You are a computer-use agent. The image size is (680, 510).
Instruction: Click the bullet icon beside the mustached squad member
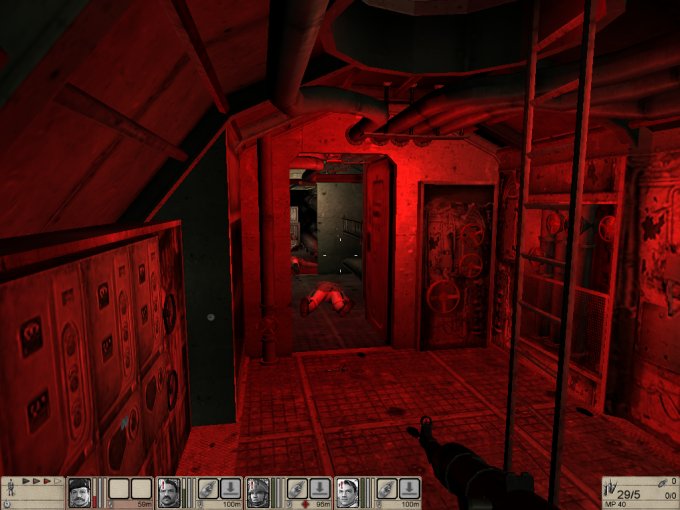[x=208, y=488]
